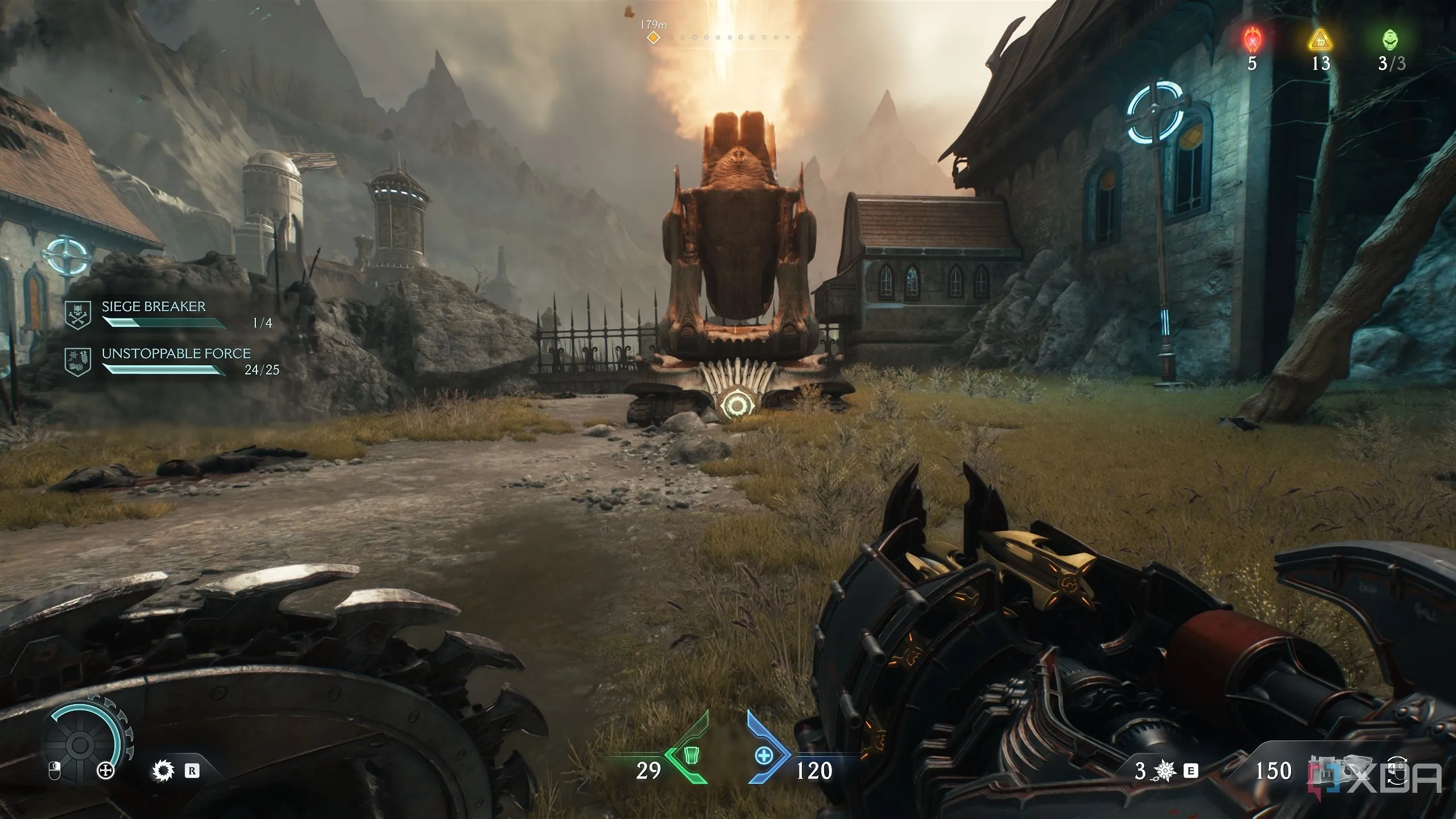Select the Siege Breaker challenge tracker
This screenshot has height=819, width=1456.
tap(154, 307)
